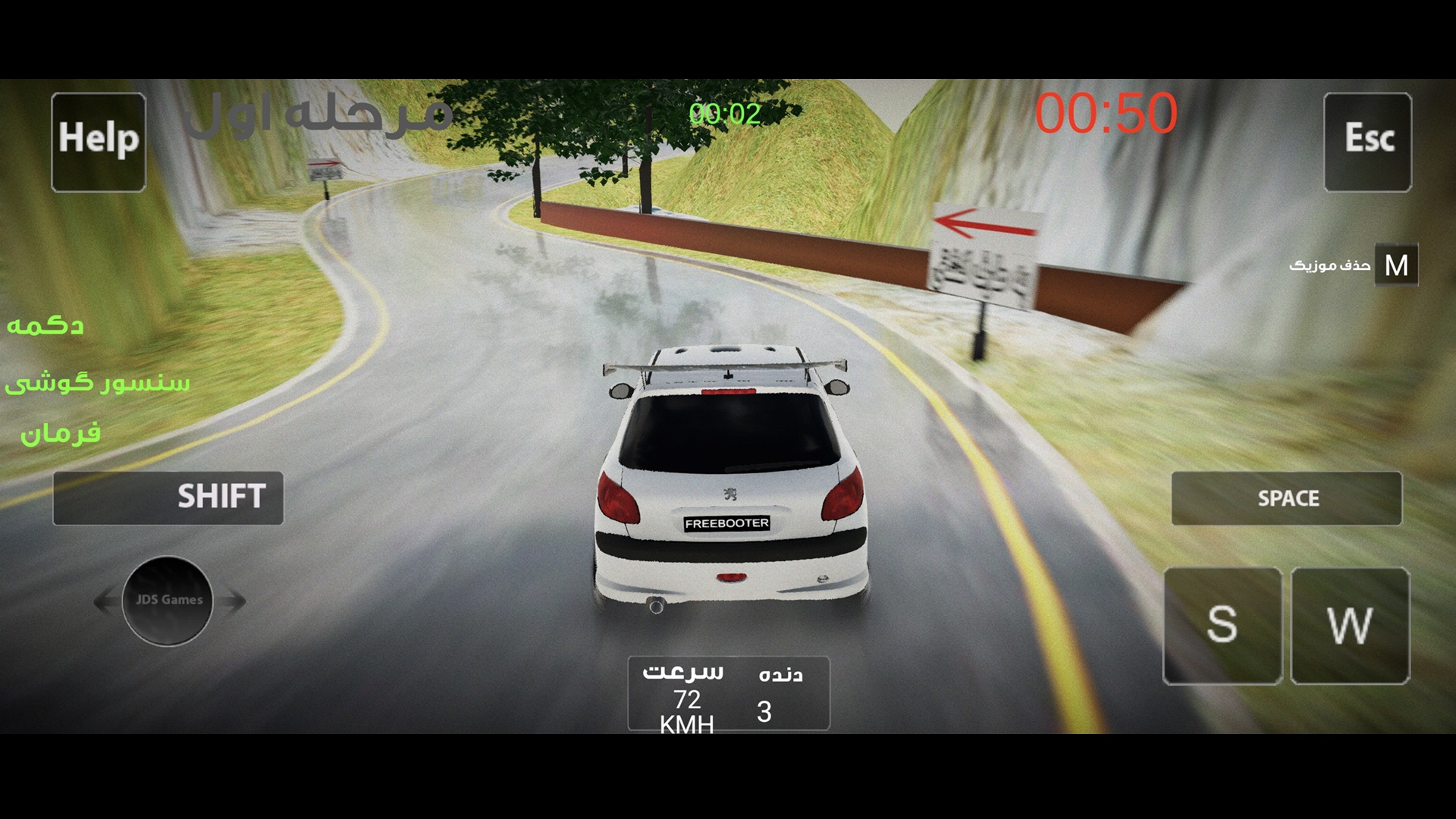Steer right with the right arrow

[234, 601]
